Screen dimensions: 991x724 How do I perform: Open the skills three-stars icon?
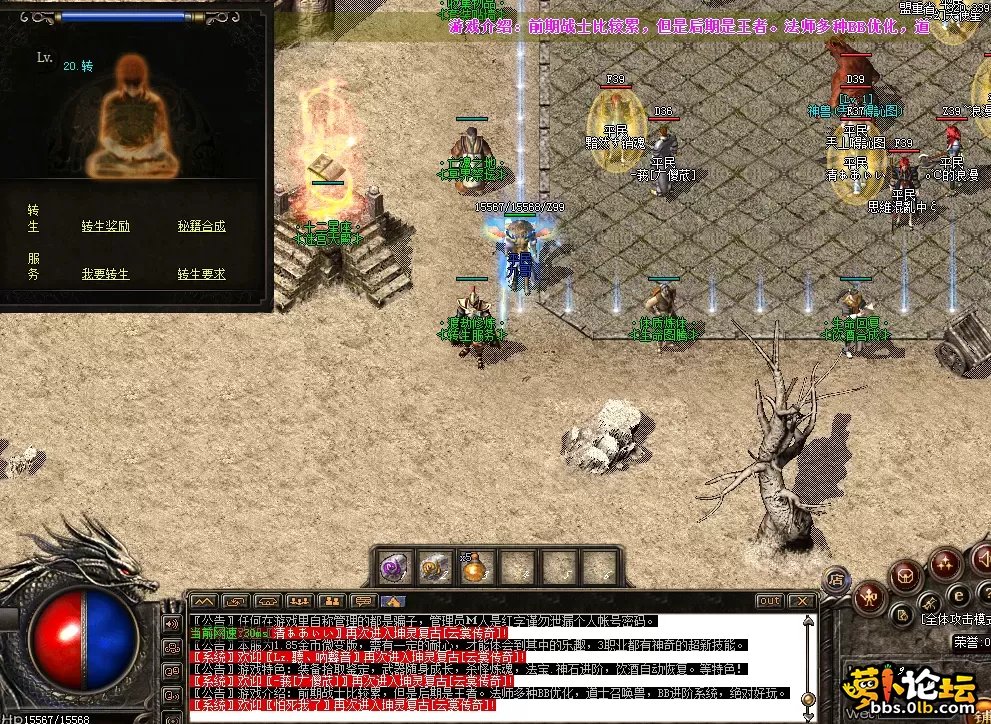coord(945,565)
